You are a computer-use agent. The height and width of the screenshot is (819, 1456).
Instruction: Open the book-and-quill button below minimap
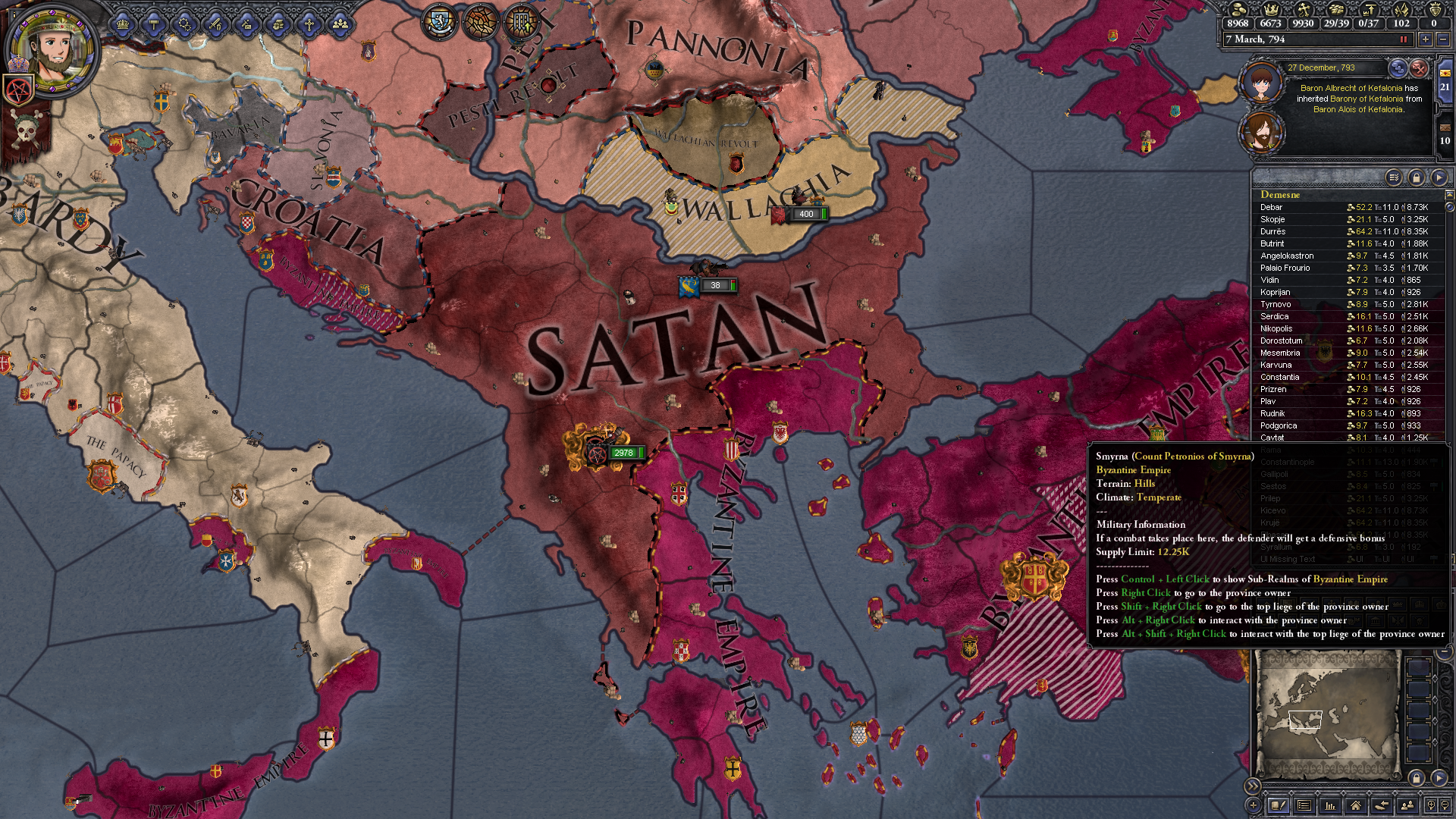coord(1279,805)
